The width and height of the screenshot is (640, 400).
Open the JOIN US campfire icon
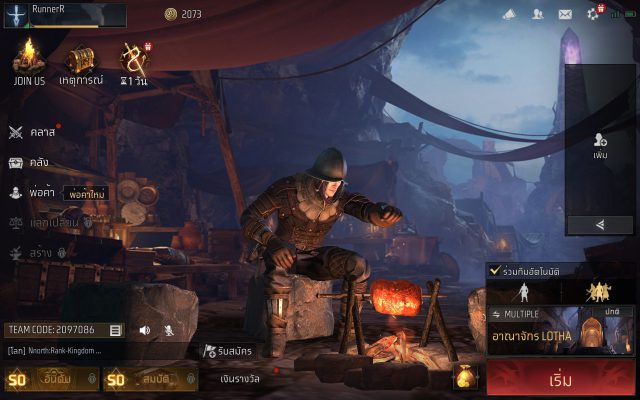30,62
